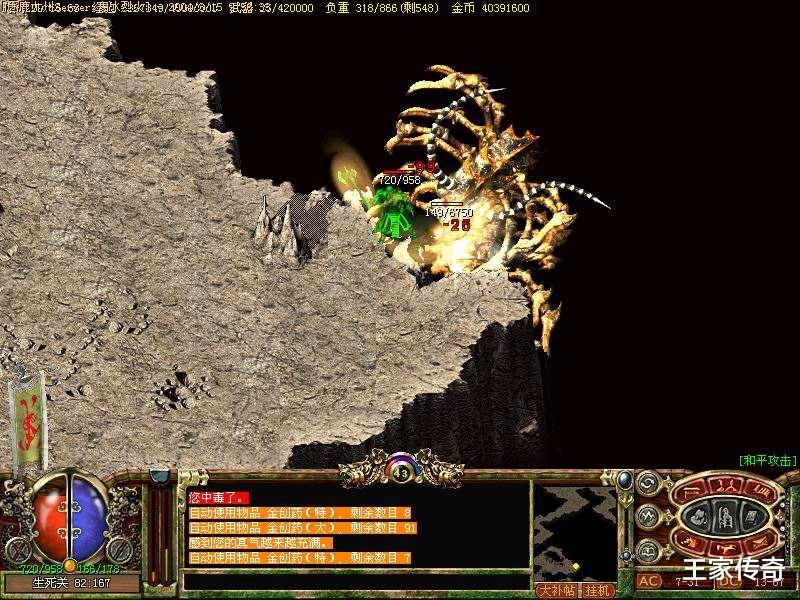800x600 pixels.
Task: Open the center grey figure panel button
Action: [x=724, y=517]
